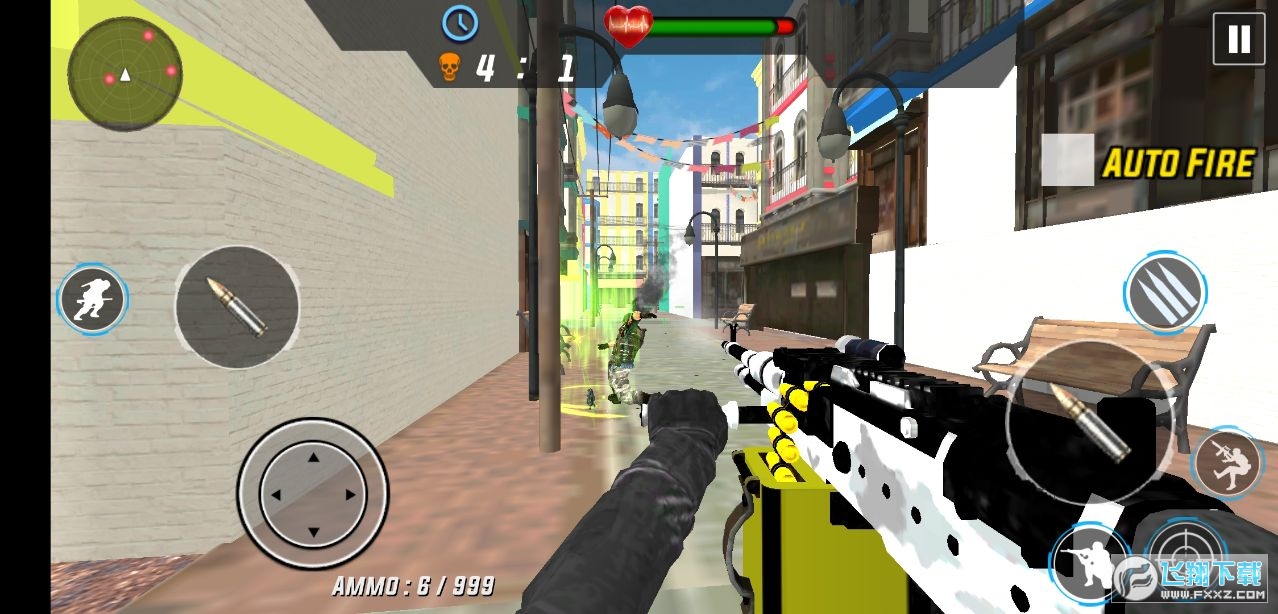Screen dimensions: 1278x614
Task: Tap the radar minimap
Action: 125,73
